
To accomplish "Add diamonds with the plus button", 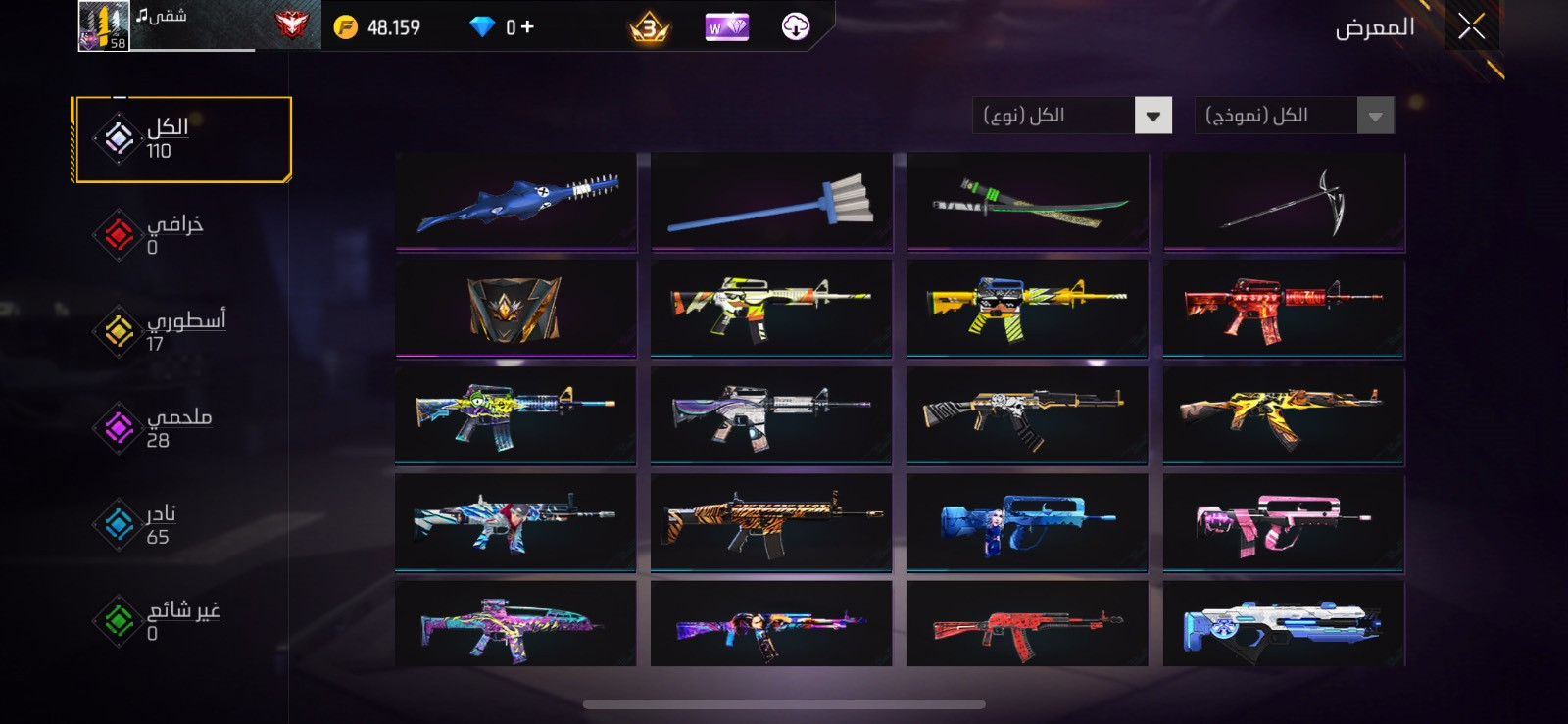I will pyautogui.click(x=527, y=27).
